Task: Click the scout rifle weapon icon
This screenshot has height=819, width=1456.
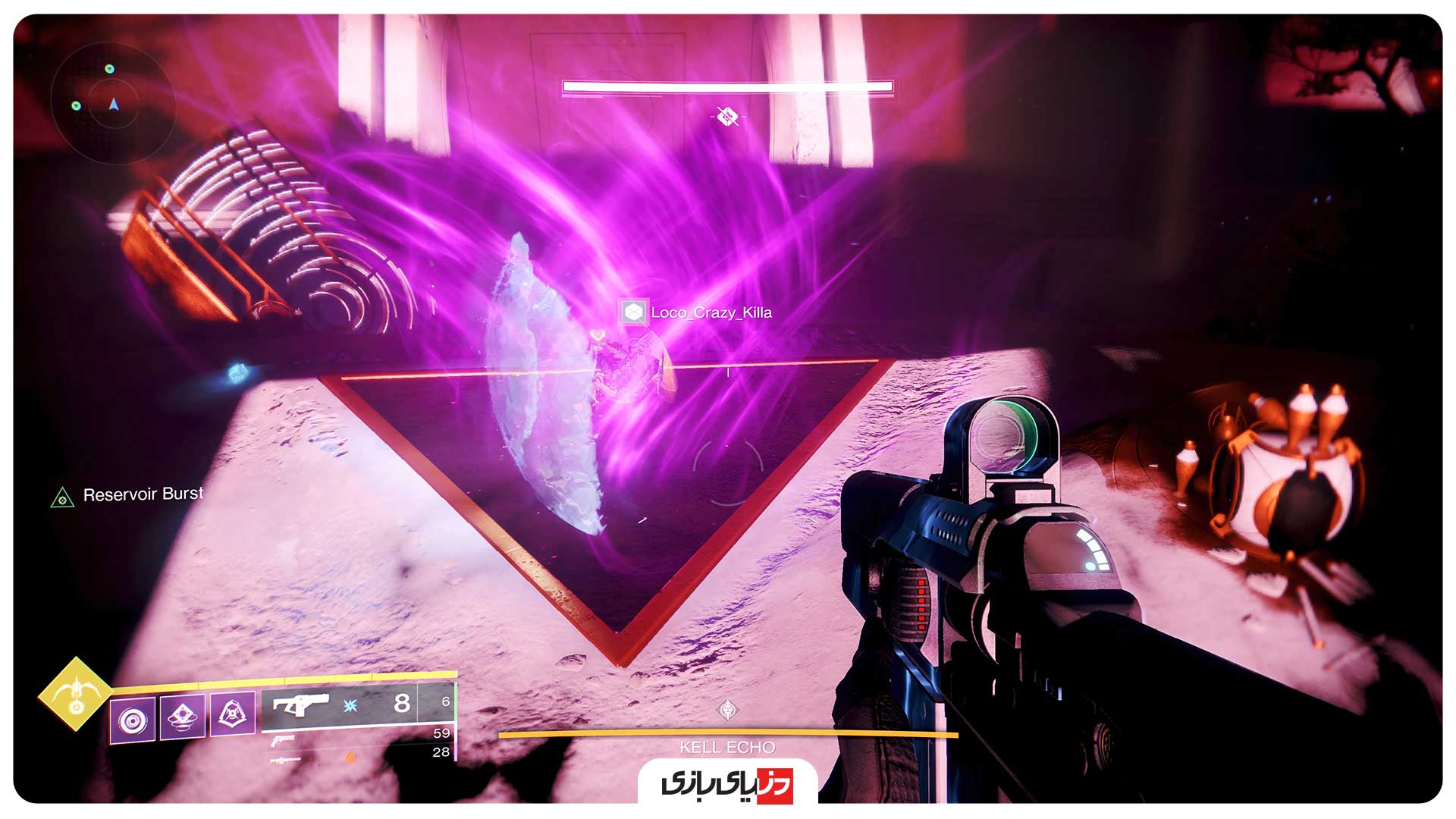Action: coord(285,760)
